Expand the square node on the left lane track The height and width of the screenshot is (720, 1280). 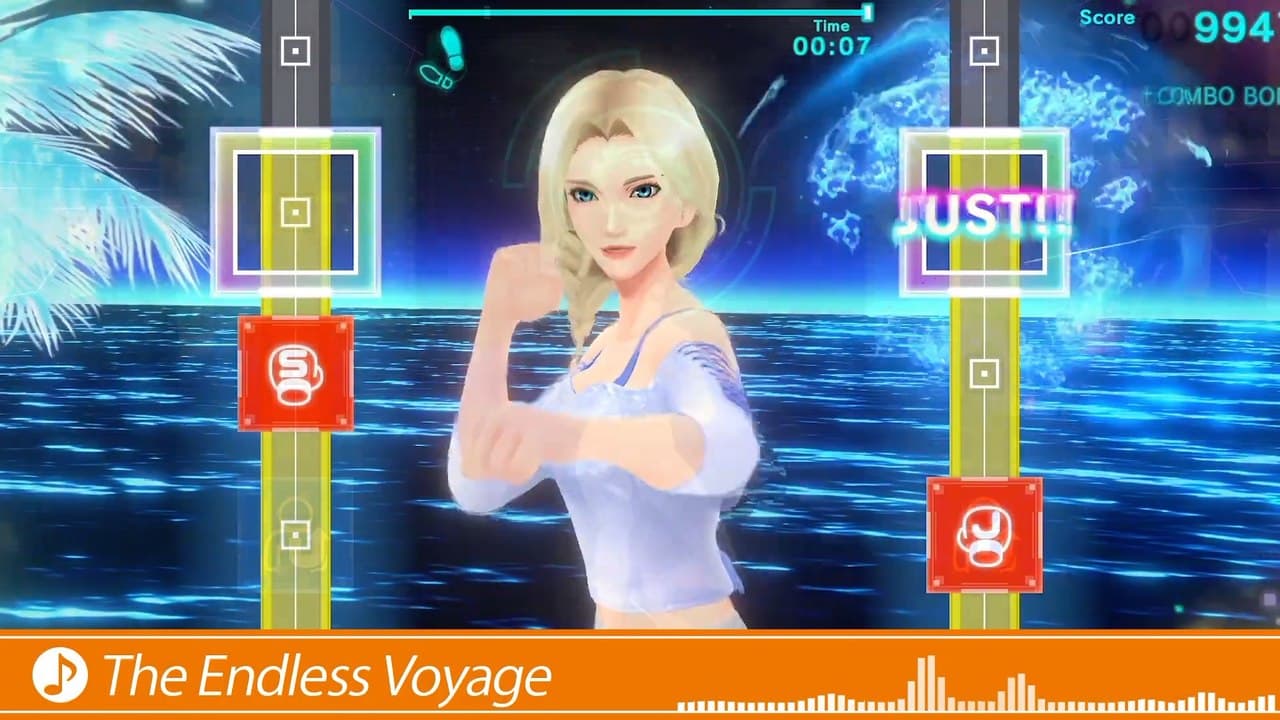click(x=294, y=213)
